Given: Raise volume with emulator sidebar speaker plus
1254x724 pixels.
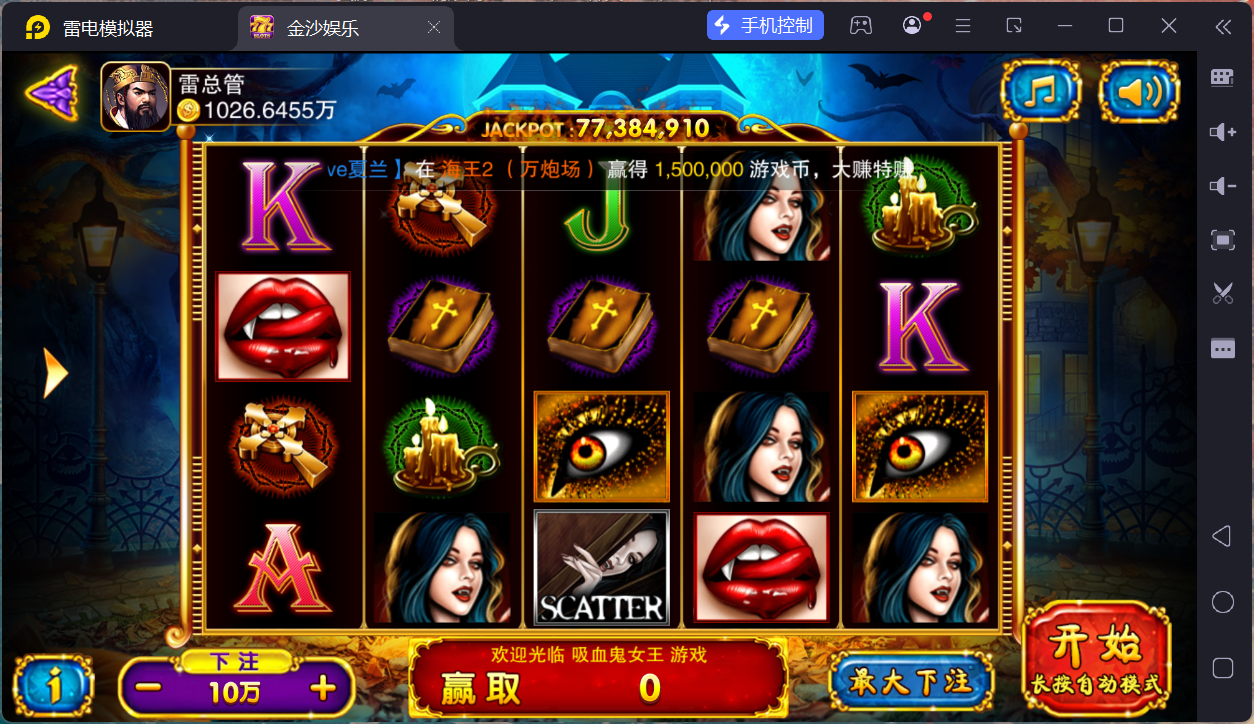Looking at the screenshot, I should point(1222,132).
